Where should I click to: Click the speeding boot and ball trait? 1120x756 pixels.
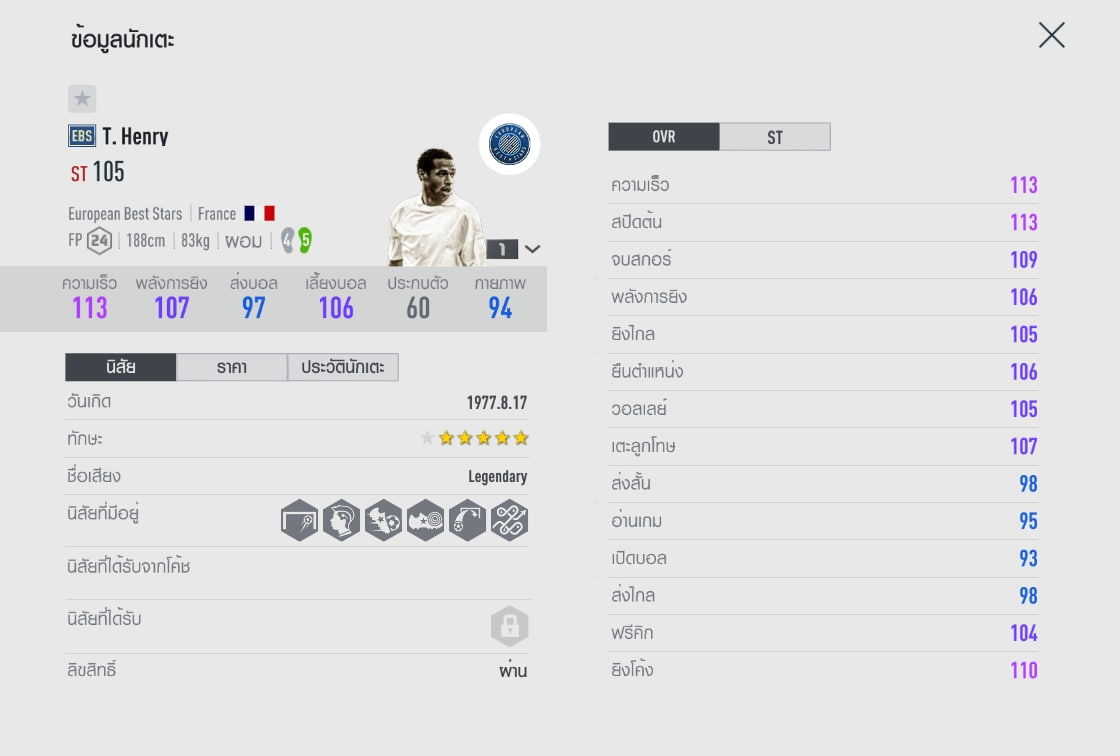(383, 520)
